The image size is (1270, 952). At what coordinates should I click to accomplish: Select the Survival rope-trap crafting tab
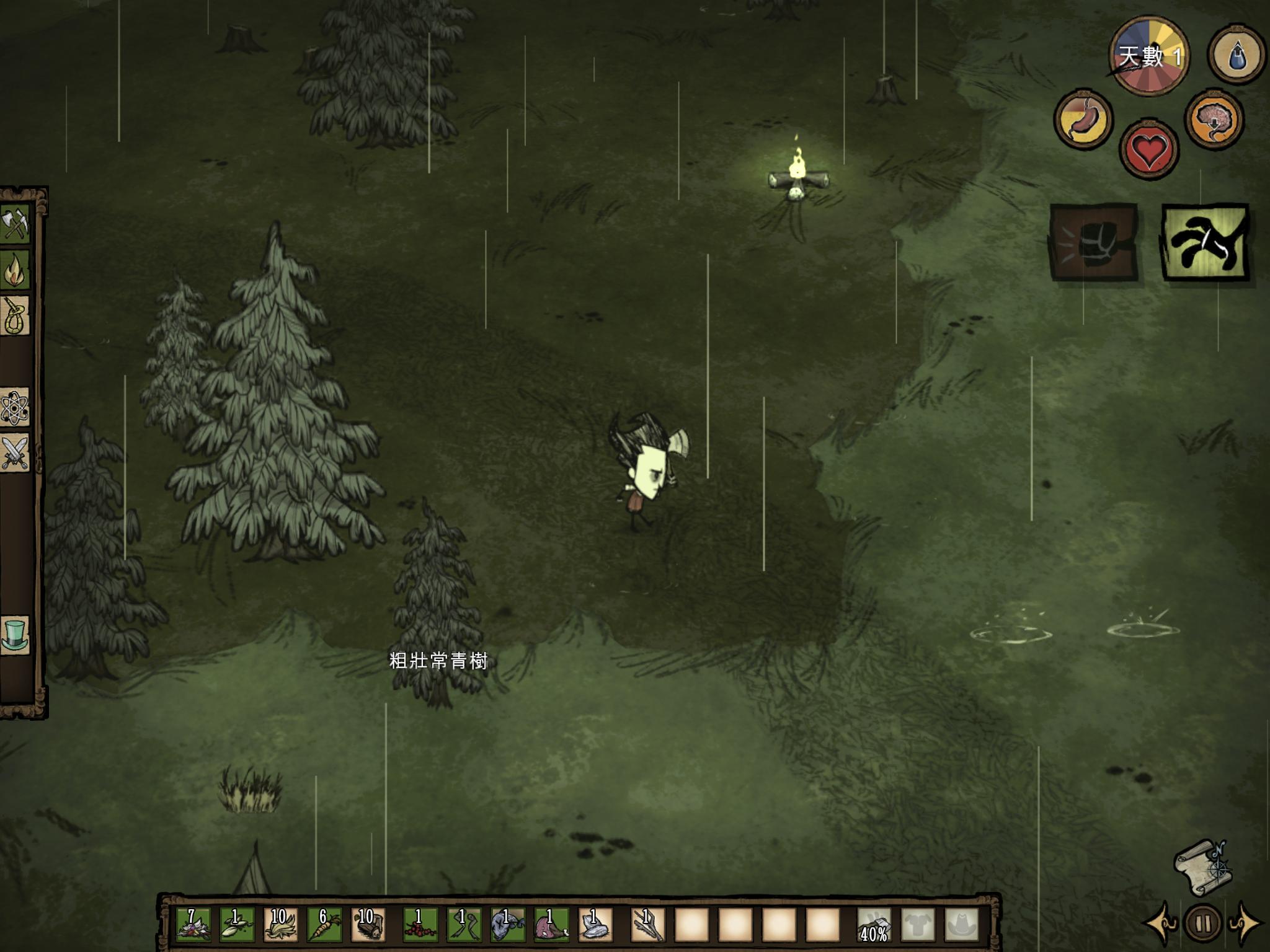pyautogui.click(x=16, y=316)
